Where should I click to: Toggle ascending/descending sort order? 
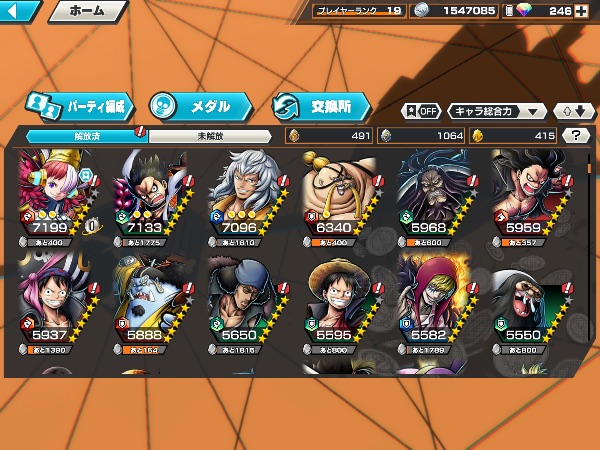pos(574,111)
